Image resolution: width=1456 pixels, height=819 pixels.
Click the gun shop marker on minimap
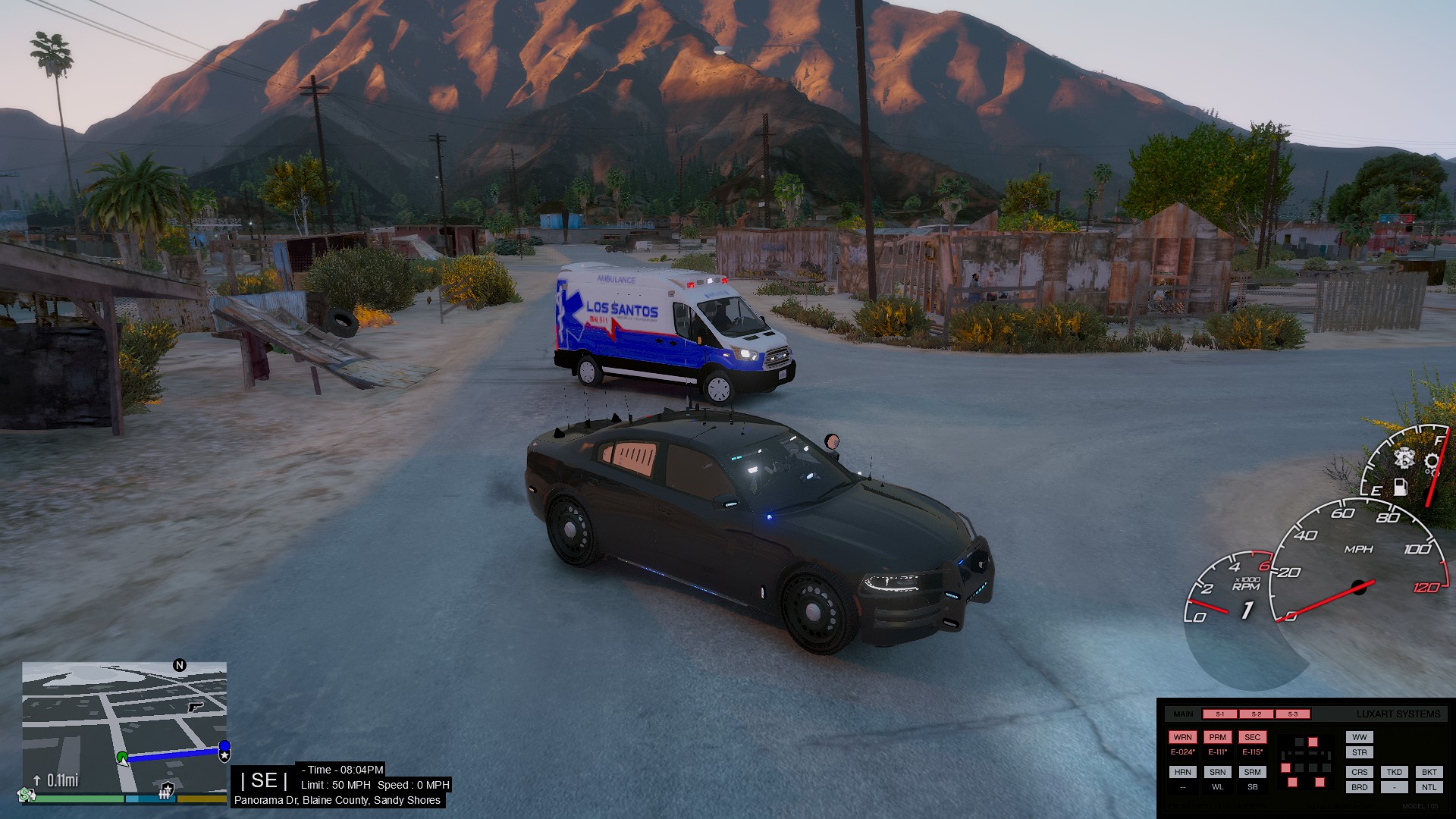pyautogui.click(x=196, y=707)
